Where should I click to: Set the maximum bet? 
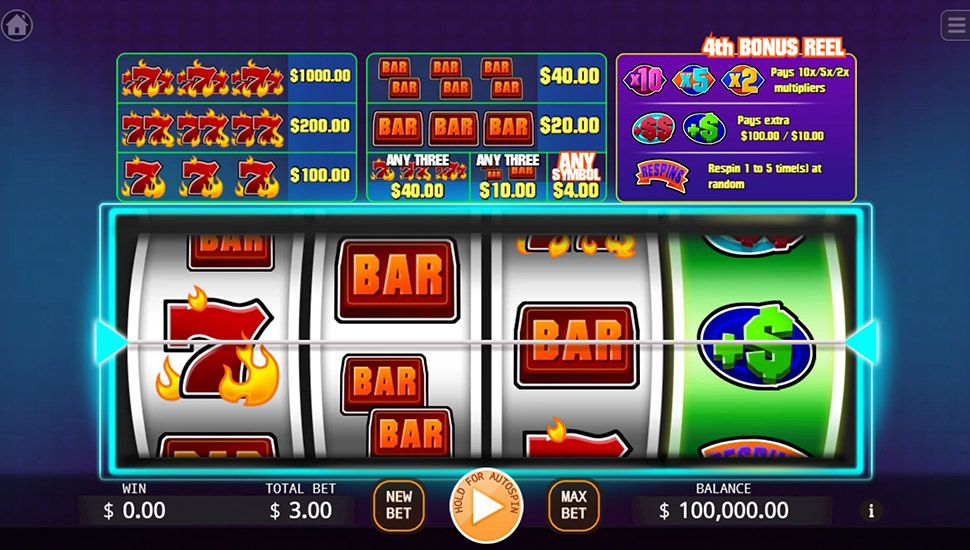pyautogui.click(x=573, y=506)
